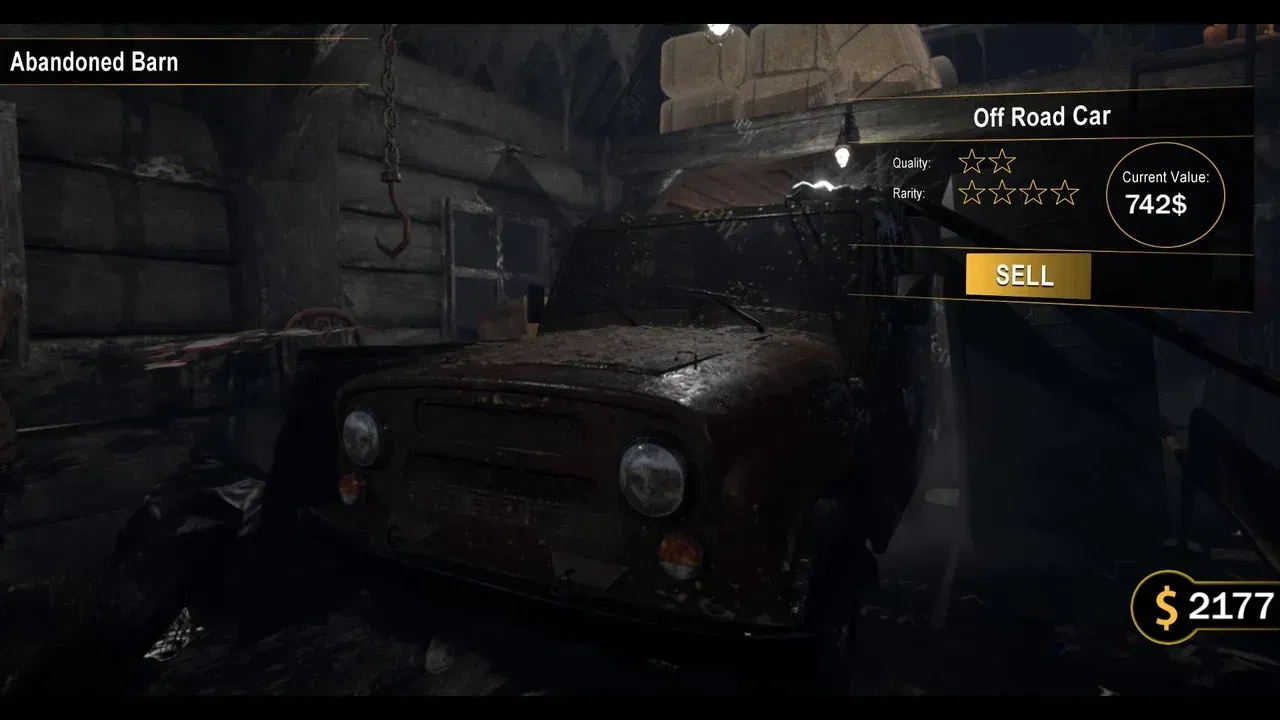Click the fourth Rarity star
Image resolution: width=1280 pixels, height=720 pixels.
pyautogui.click(x=1064, y=192)
